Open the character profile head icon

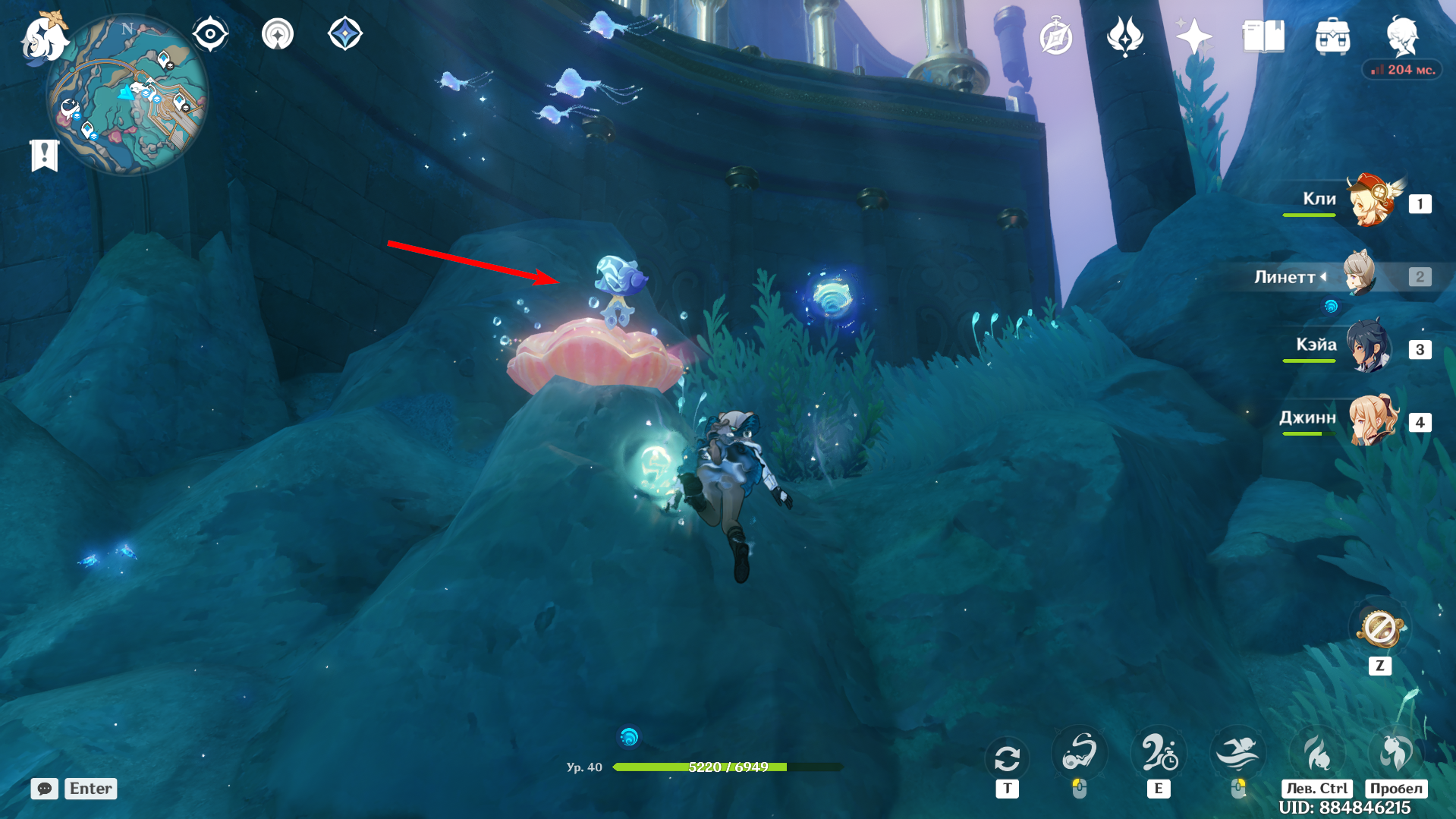coord(1401,35)
